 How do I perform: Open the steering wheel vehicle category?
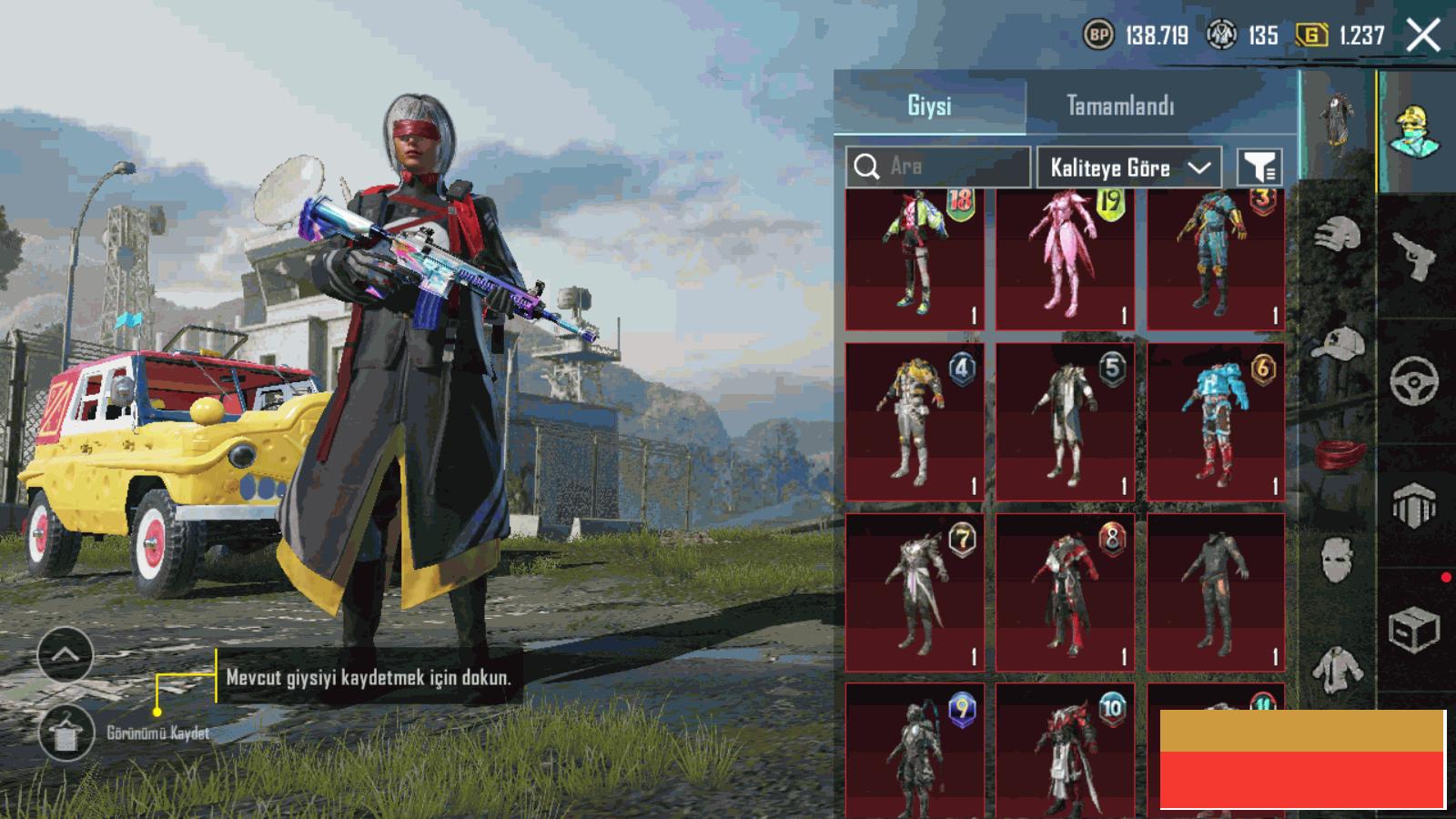point(1414,380)
